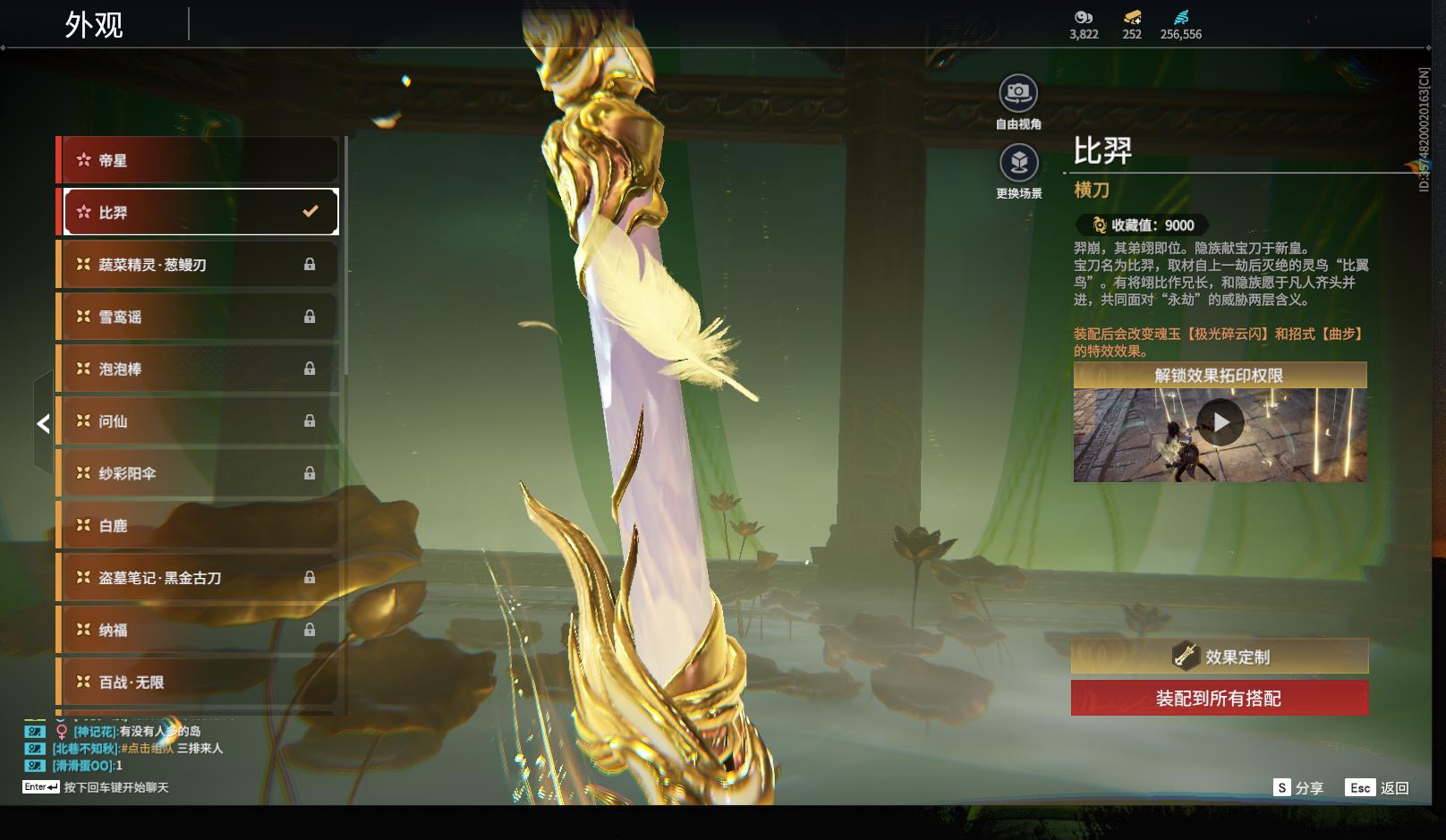The height and width of the screenshot is (840, 1446).
Task: Collapse the skin list with the left arrow
Action: (x=43, y=423)
